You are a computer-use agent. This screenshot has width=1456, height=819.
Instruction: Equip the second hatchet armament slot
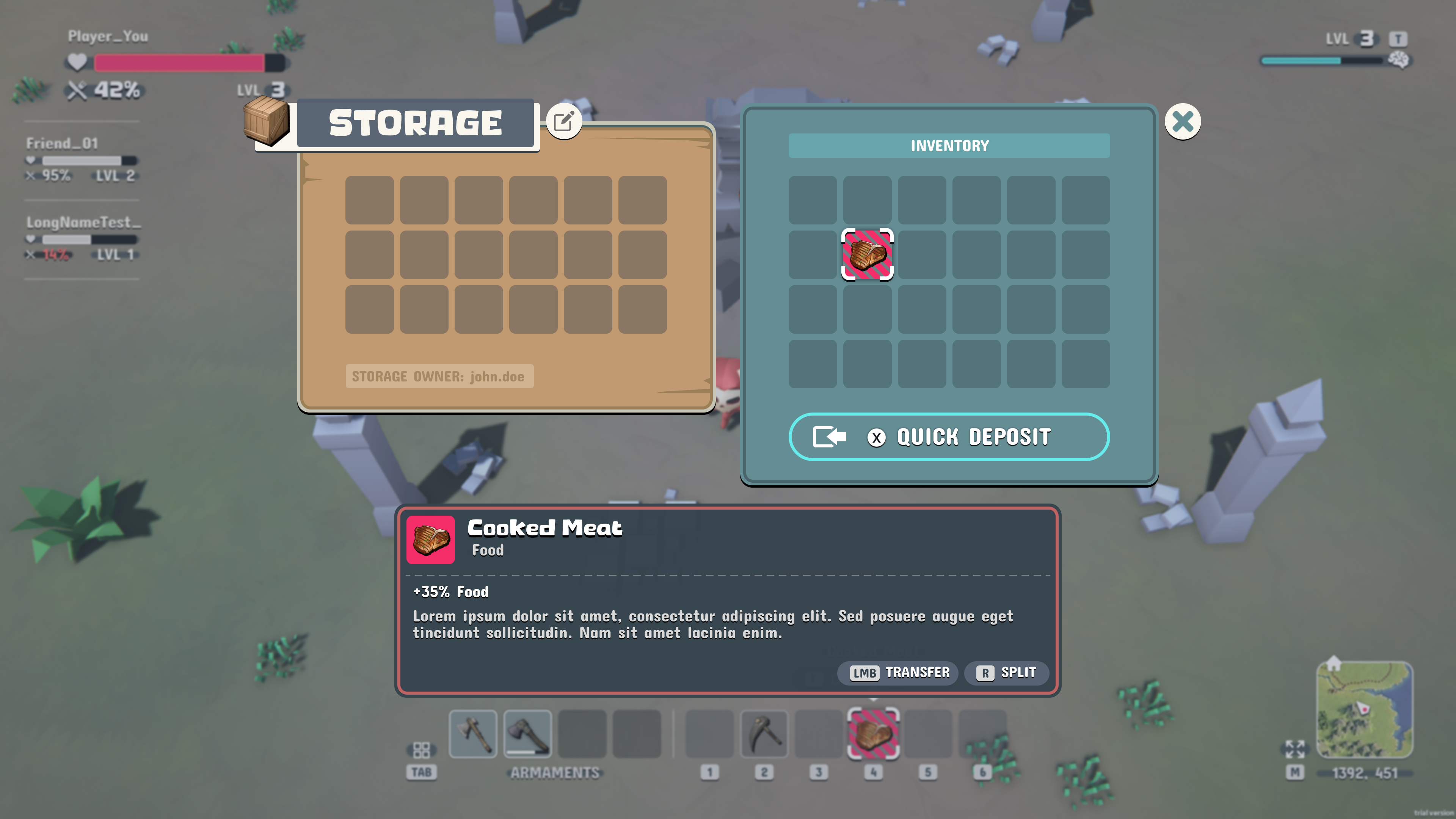tap(527, 734)
